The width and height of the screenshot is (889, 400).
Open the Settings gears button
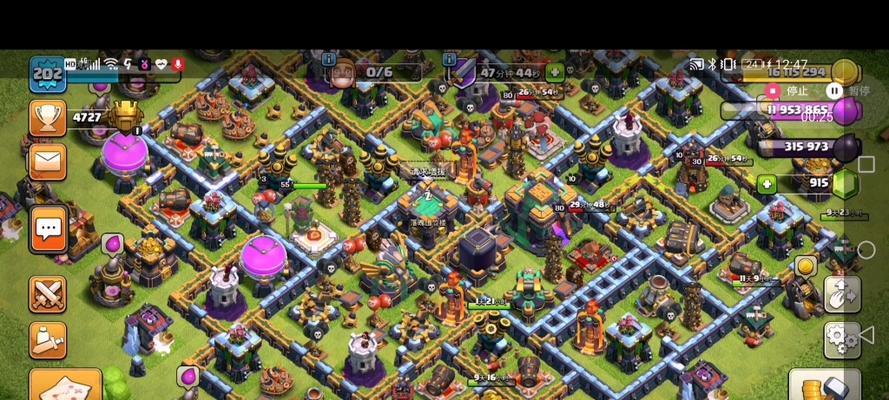pyautogui.click(x=842, y=339)
